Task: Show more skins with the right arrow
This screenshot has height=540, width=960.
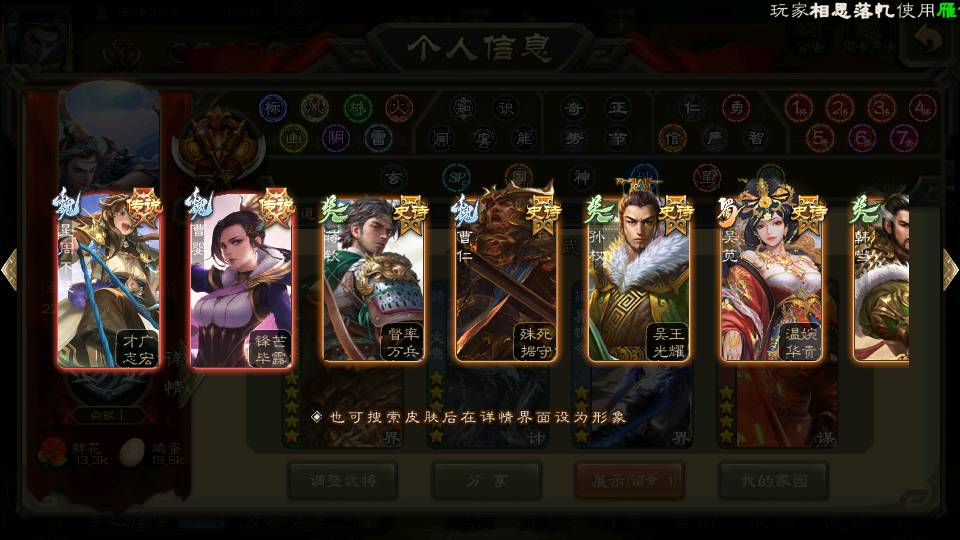Action: tap(950, 269)
